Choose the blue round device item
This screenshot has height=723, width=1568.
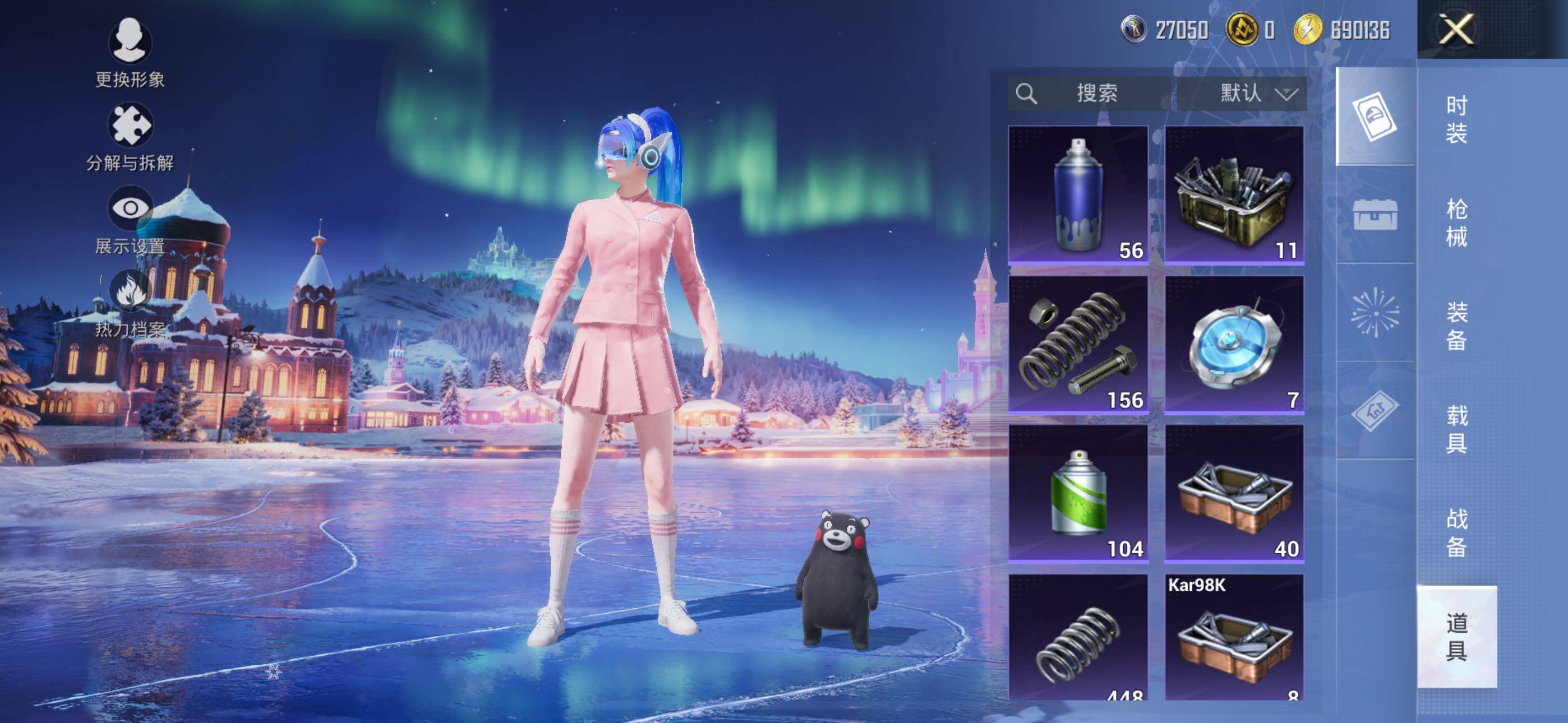(1234, 345)
